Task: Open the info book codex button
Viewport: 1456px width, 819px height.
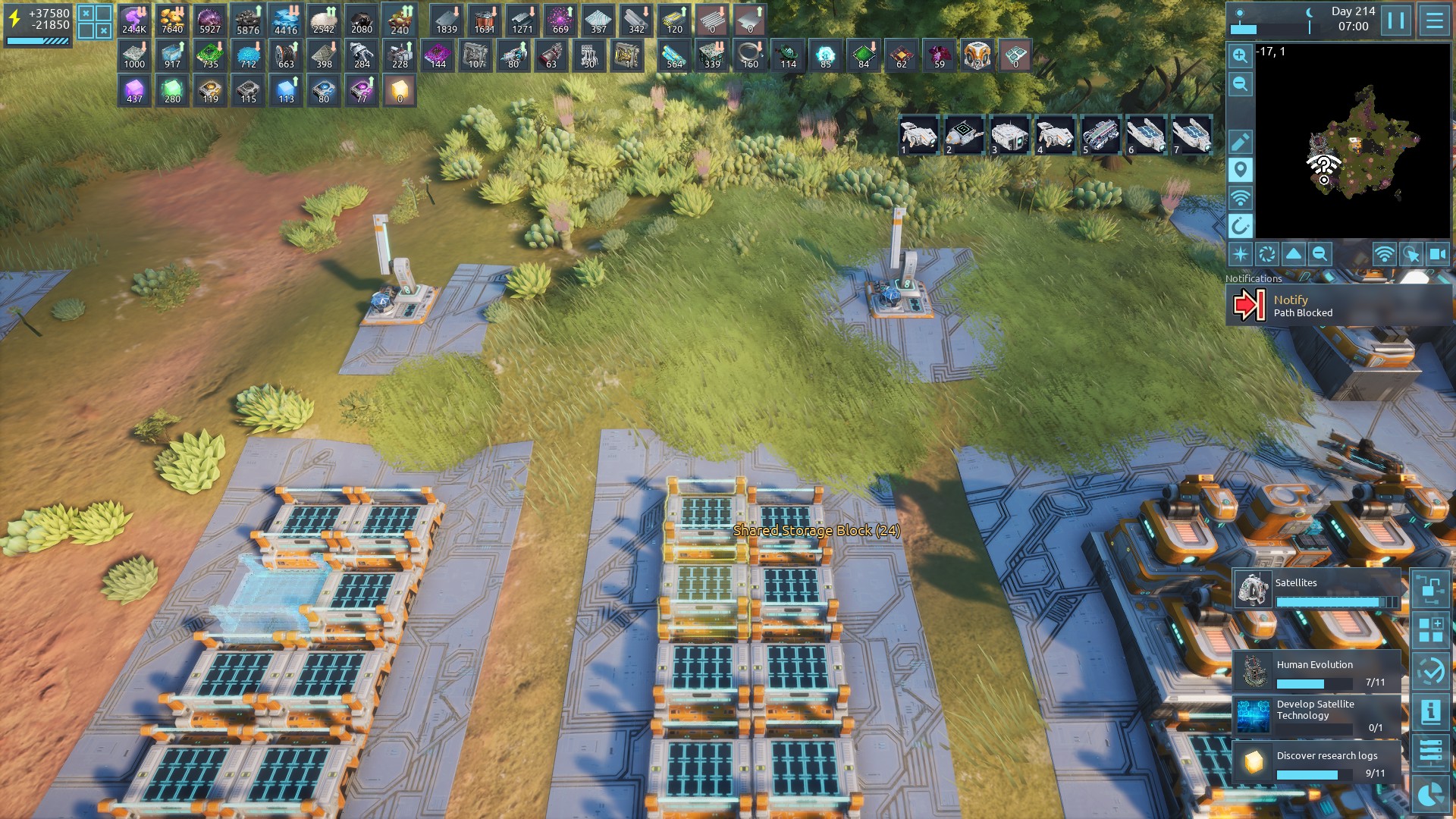Action: (x=1431, y=712)
